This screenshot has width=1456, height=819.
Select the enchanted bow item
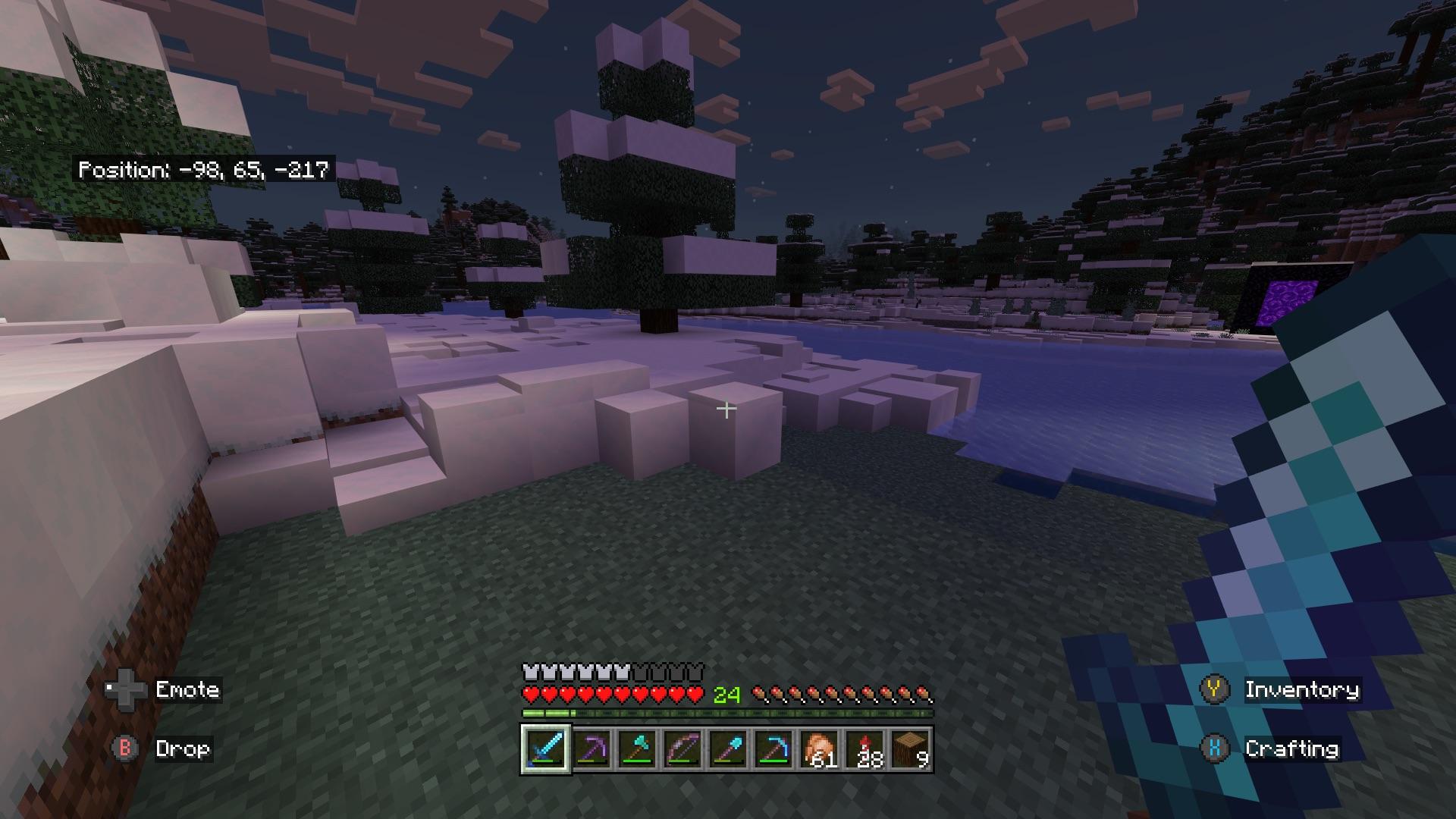pos(682,749)
